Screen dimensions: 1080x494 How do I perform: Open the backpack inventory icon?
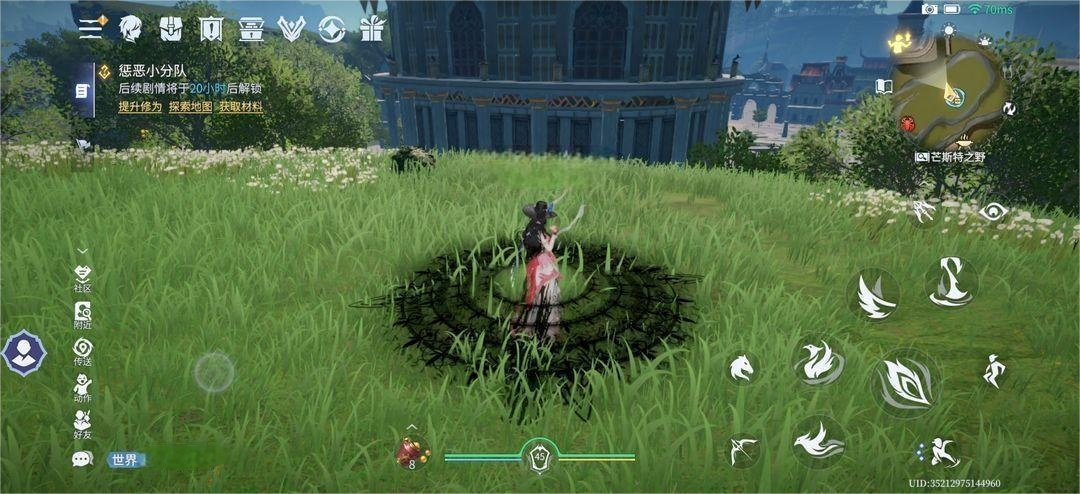171,28
